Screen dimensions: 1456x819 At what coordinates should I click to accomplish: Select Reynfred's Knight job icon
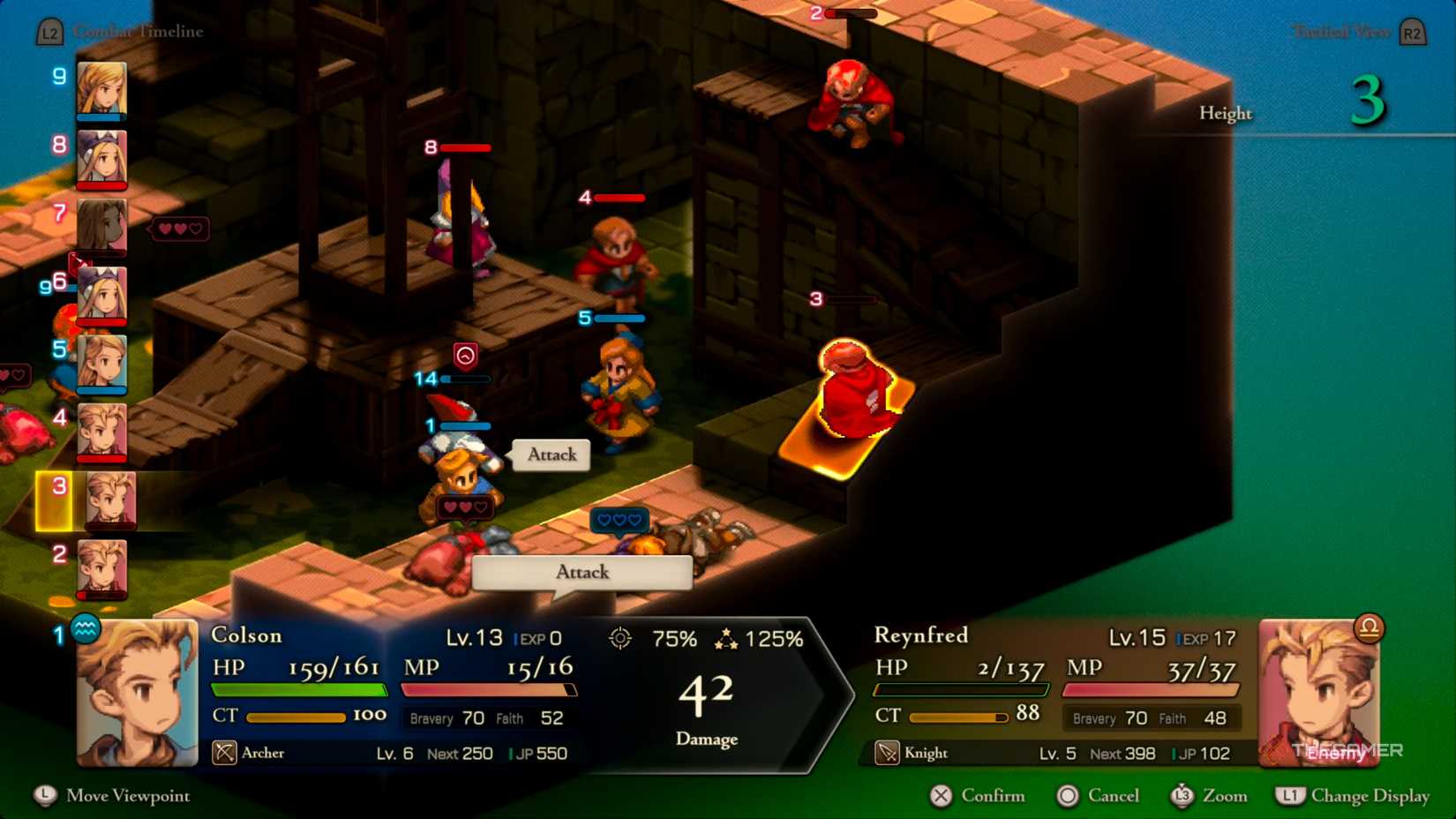tap(887, 753)
